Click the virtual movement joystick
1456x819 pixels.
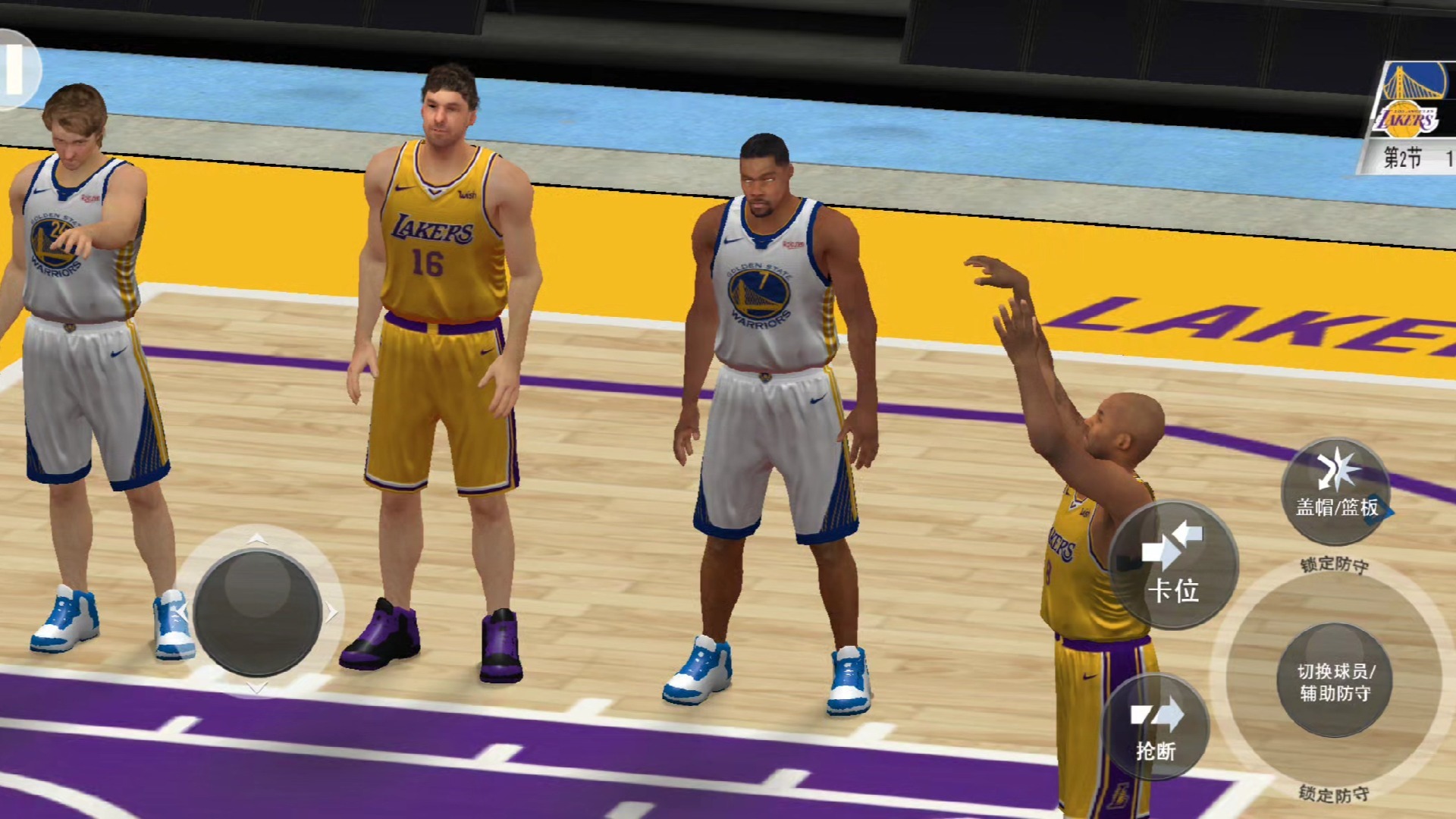257,612
